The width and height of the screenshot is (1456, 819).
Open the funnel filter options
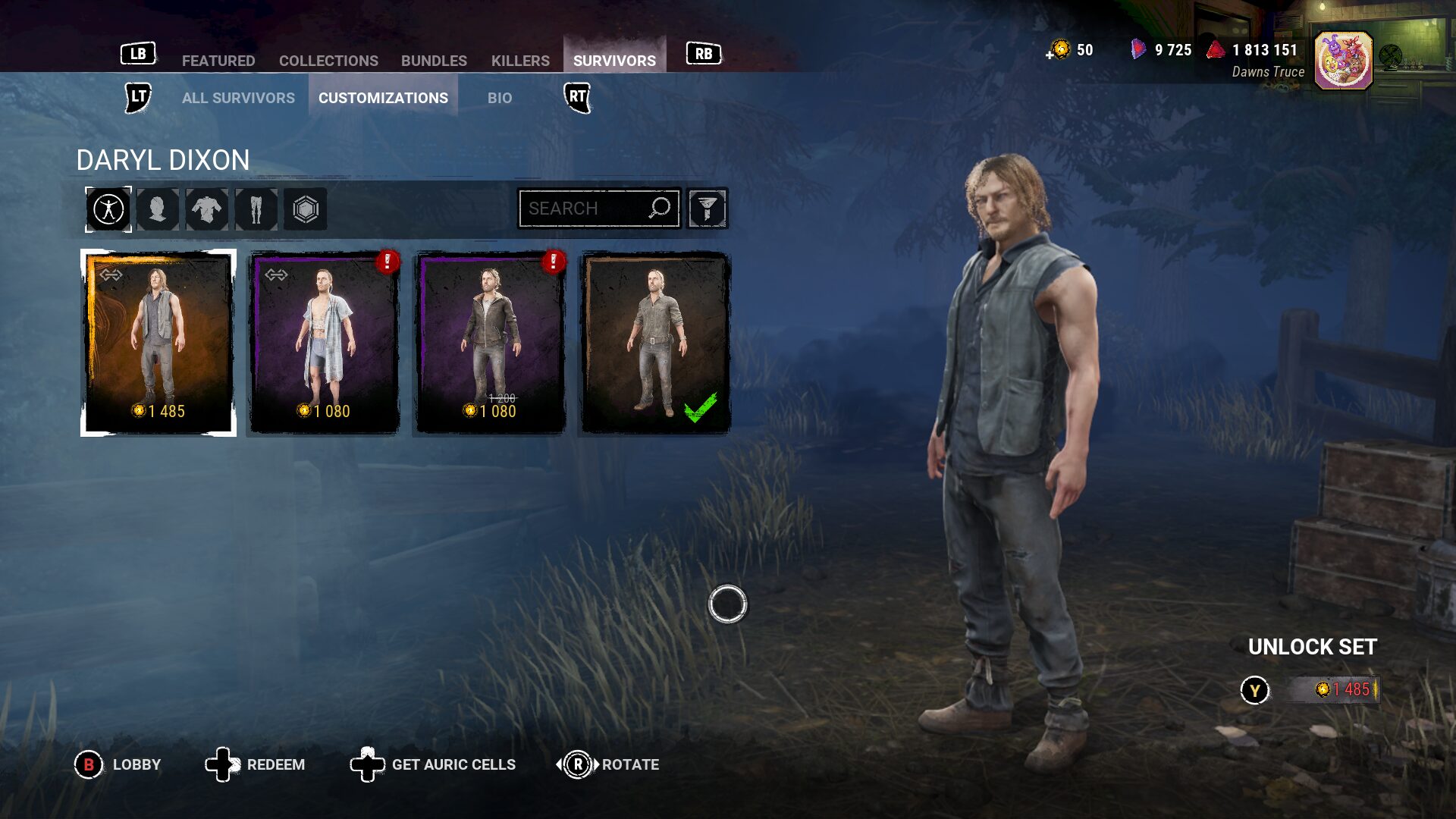[x=707, y=209]
